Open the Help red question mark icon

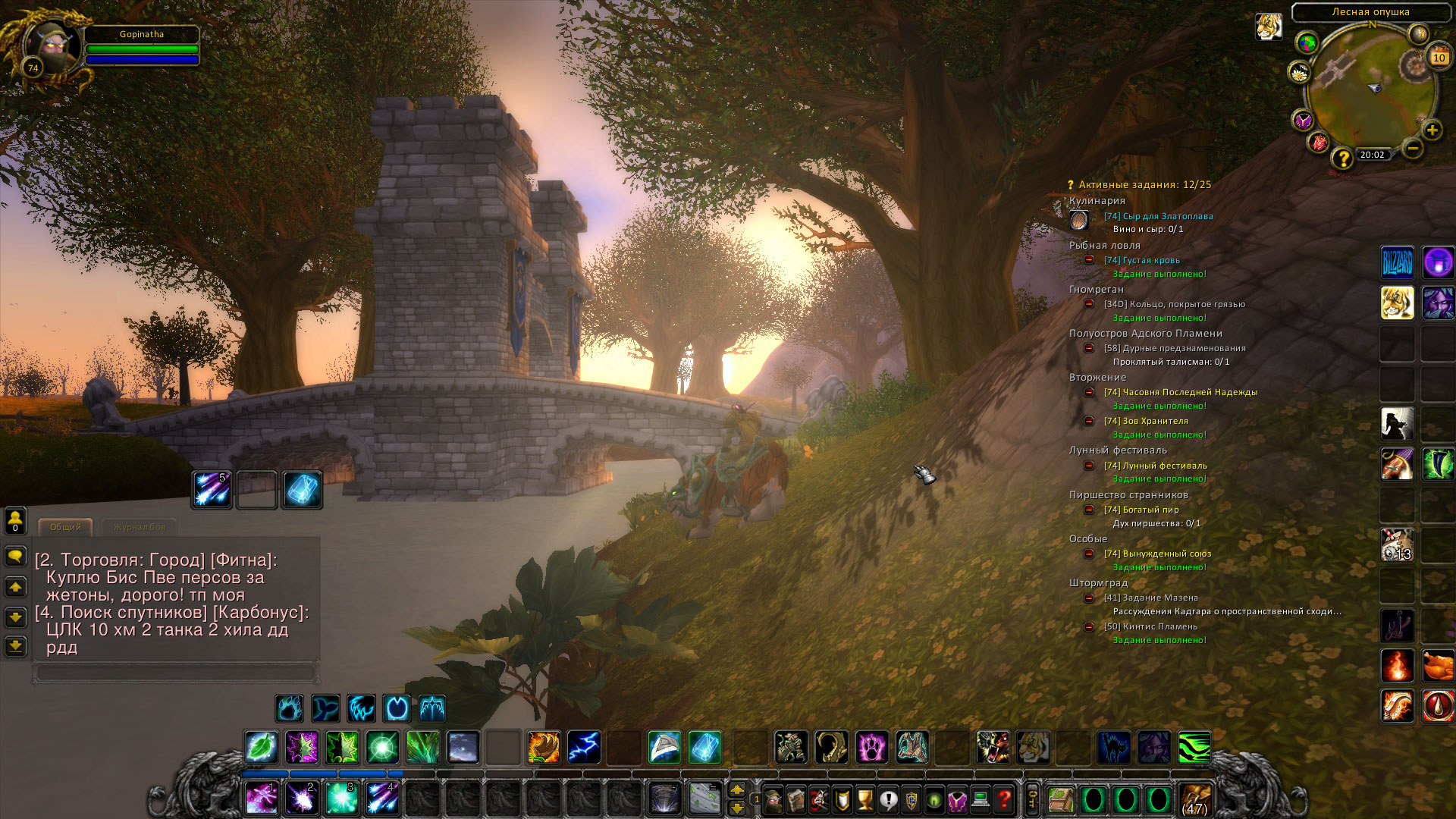(1003, 800)
